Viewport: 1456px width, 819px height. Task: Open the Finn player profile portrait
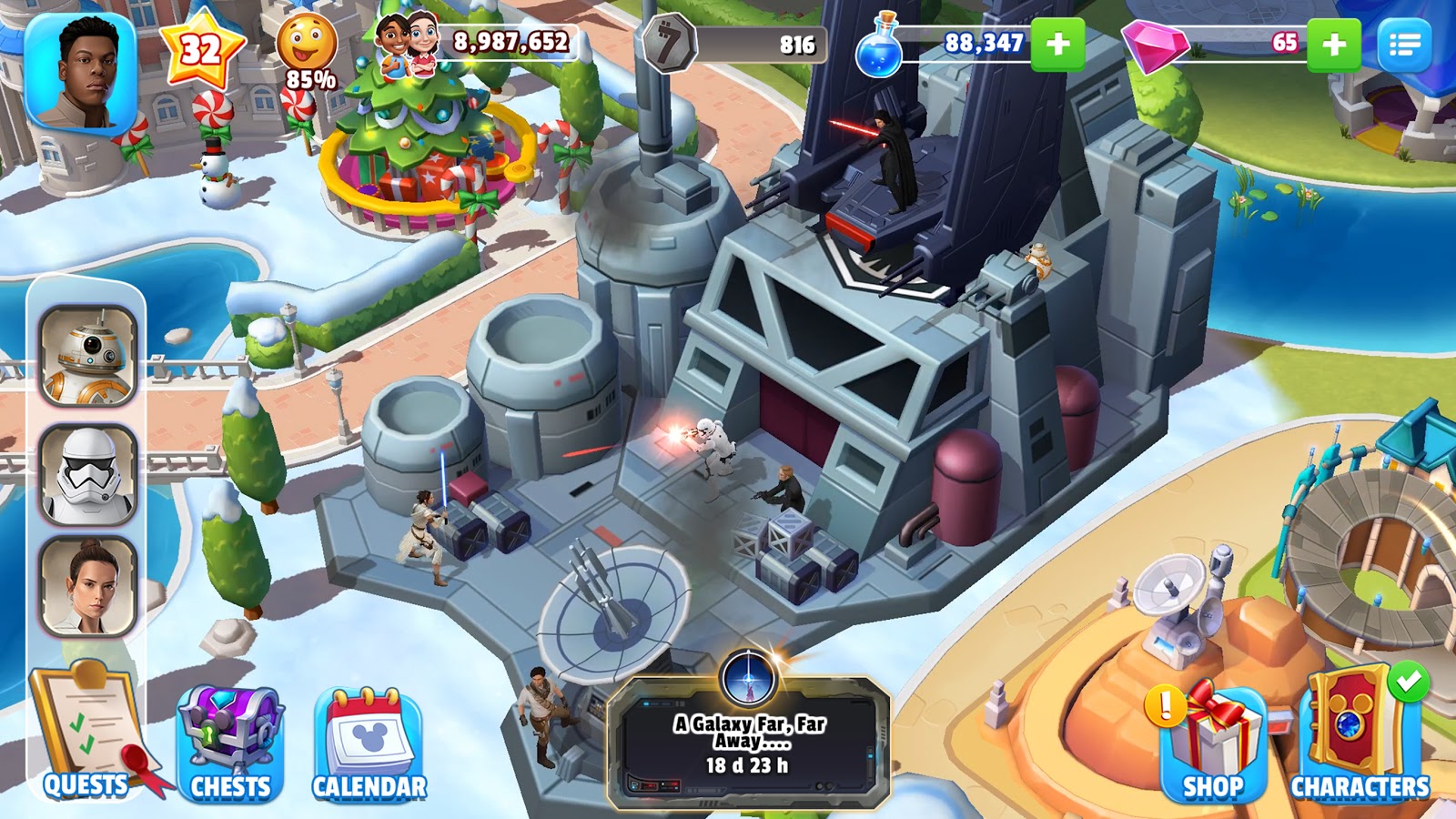coord(80,71)
